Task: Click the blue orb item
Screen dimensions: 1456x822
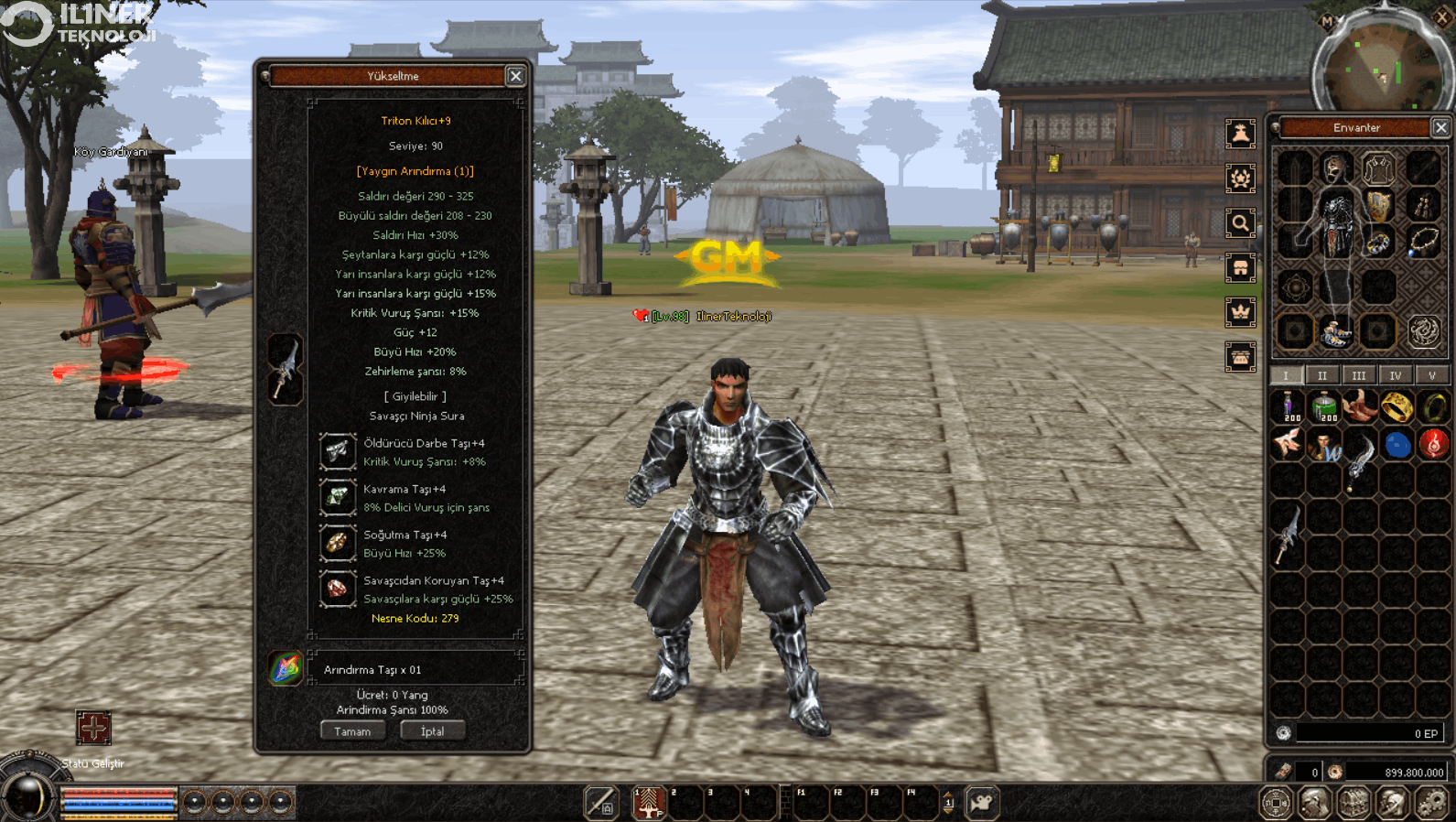Action: coord(1397,445)
